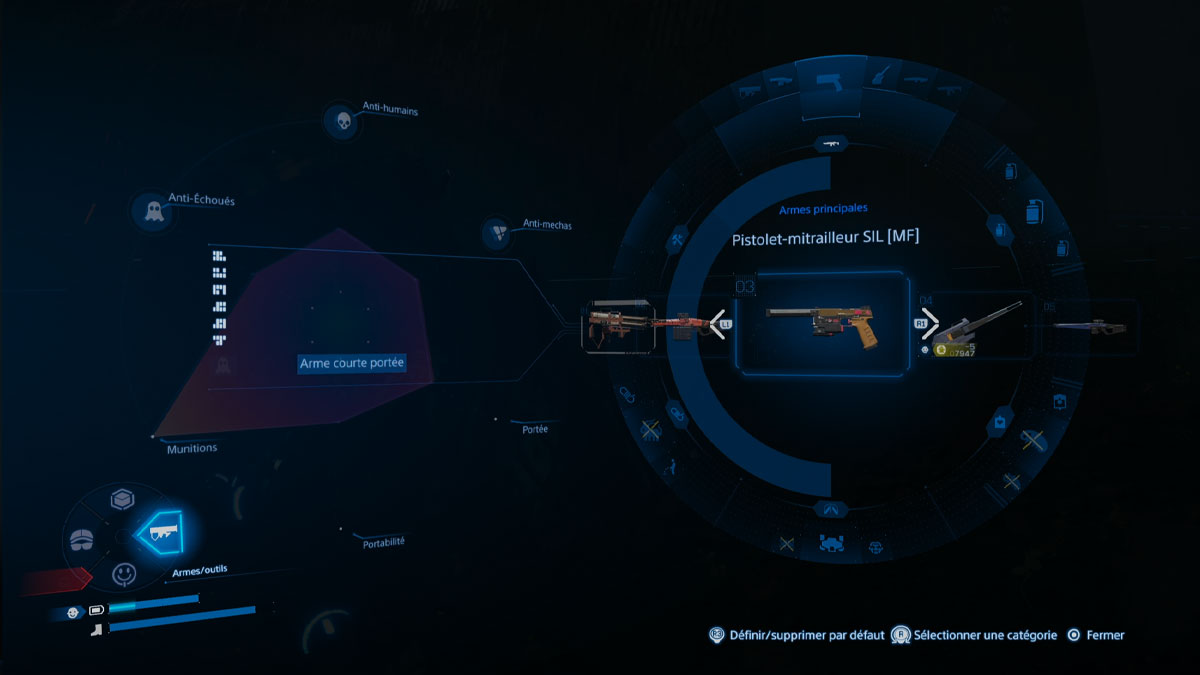Advance to the next weapon with the right chevron

click(x=930, y=324)
